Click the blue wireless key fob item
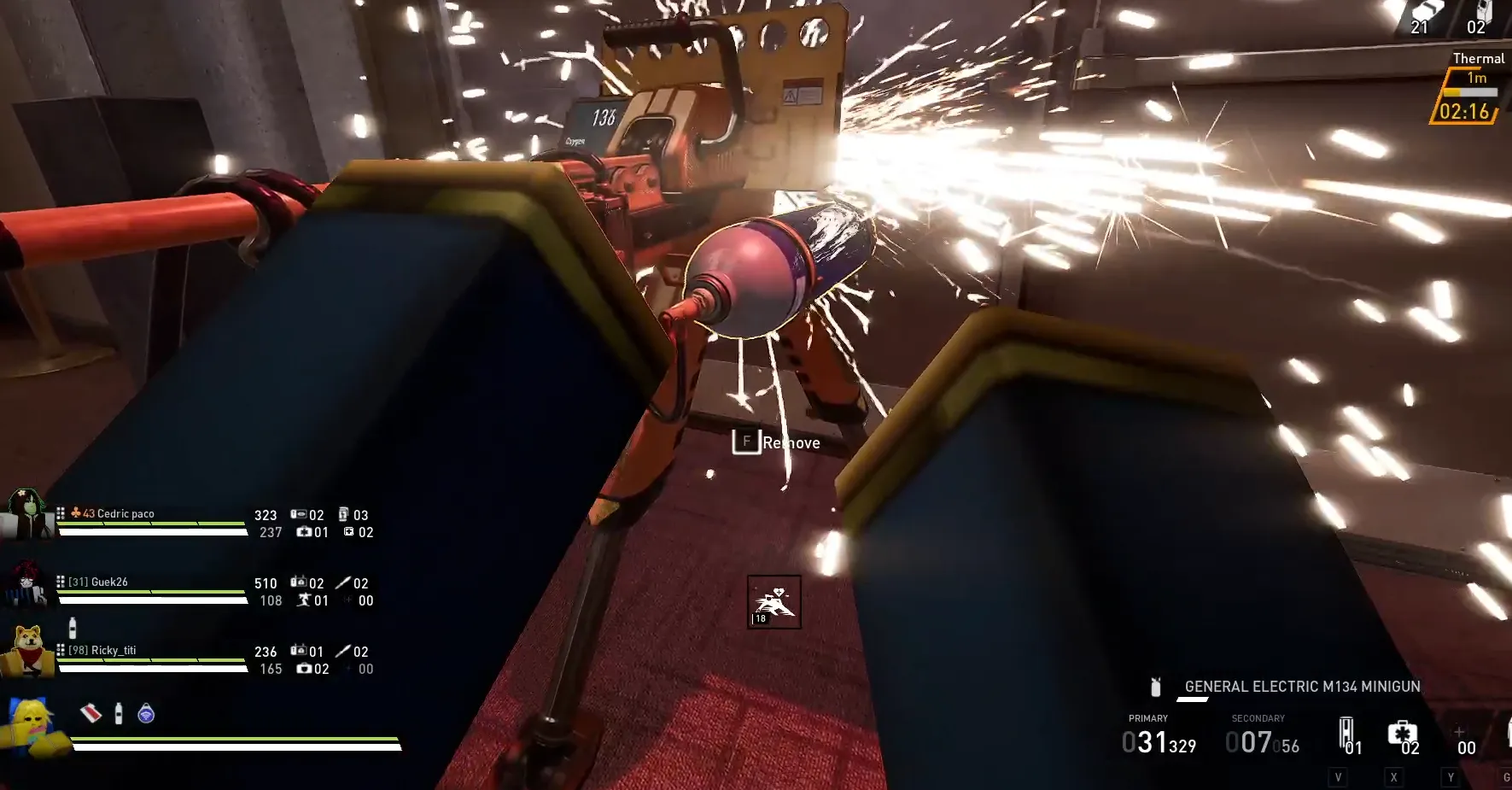The width and height of the screenshot is (1512, 790). coord(146,713)
